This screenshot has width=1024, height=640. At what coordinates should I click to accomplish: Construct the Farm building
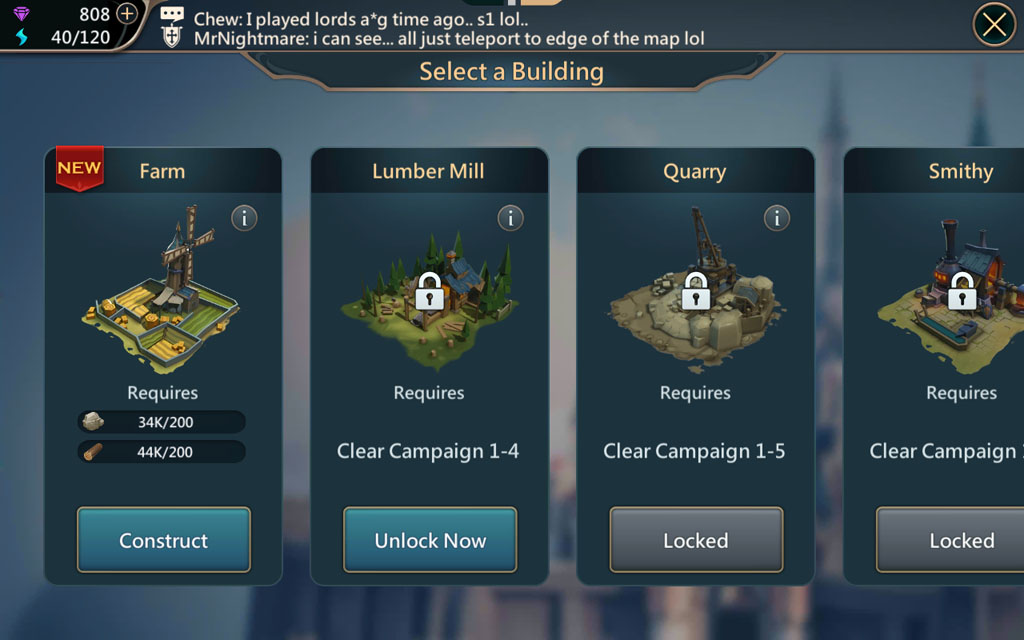[163, 540]
